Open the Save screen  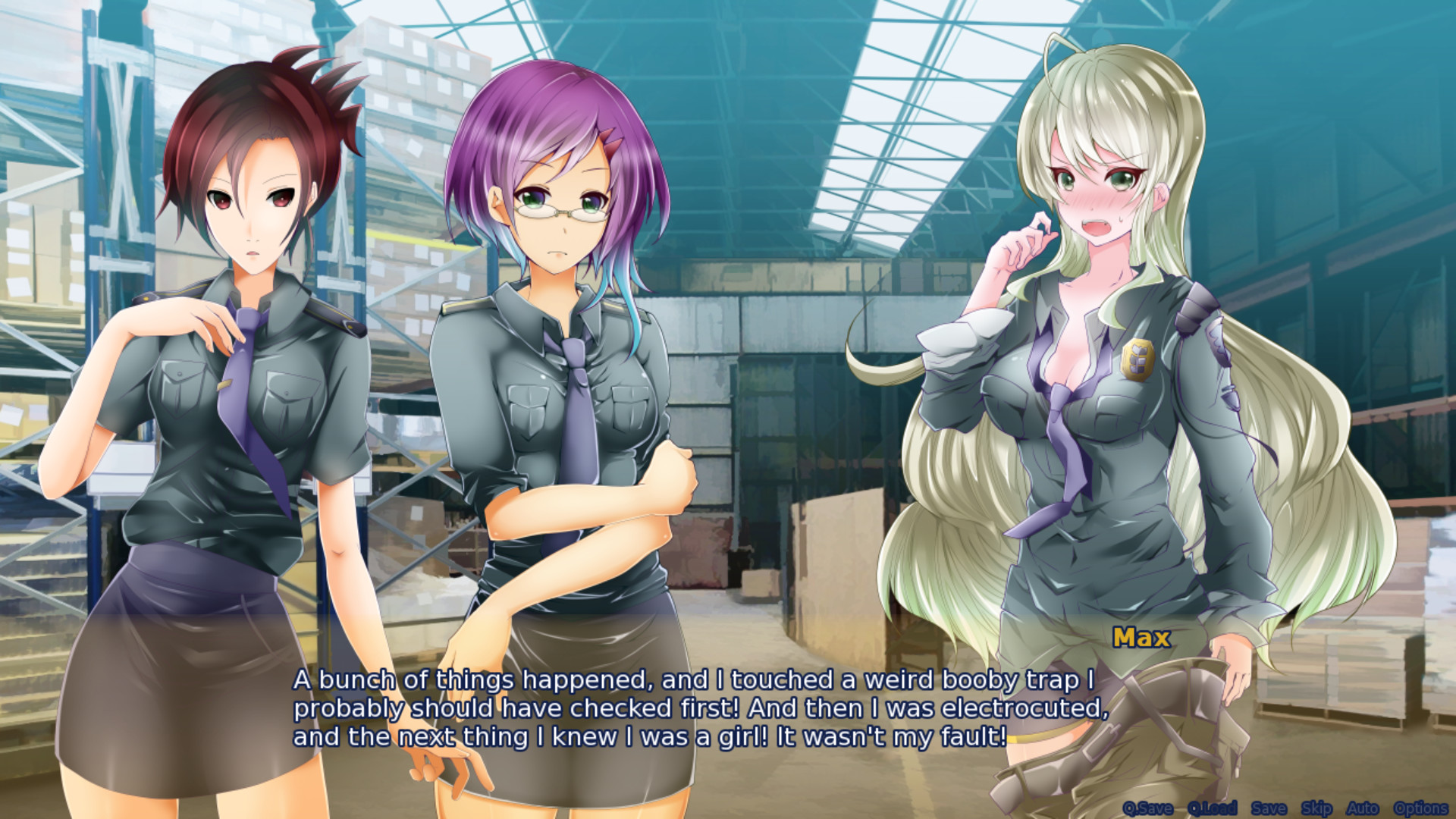click(x=1269, y=809)
